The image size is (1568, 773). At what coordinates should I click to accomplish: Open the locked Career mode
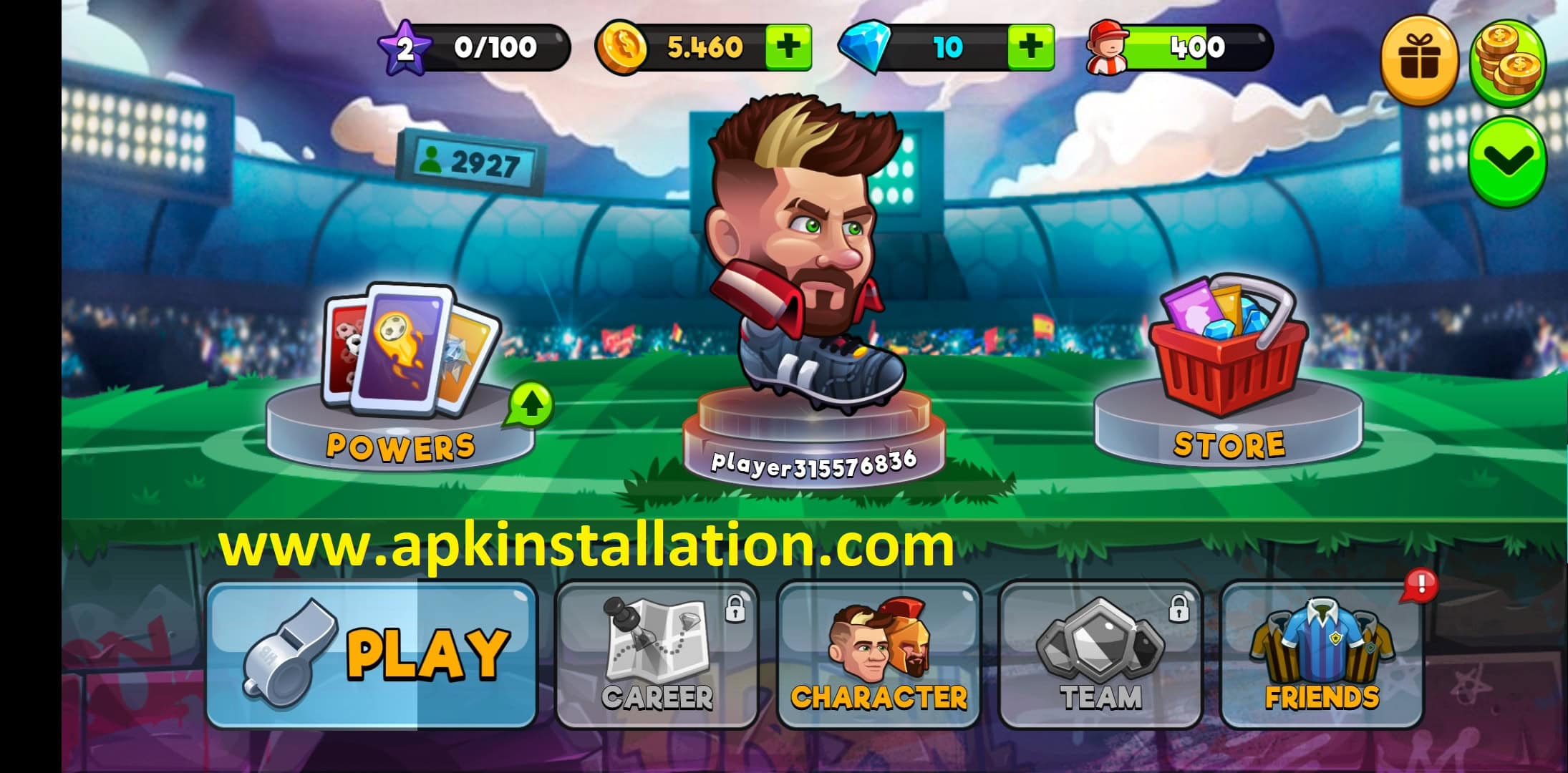[x=657, y=655]
